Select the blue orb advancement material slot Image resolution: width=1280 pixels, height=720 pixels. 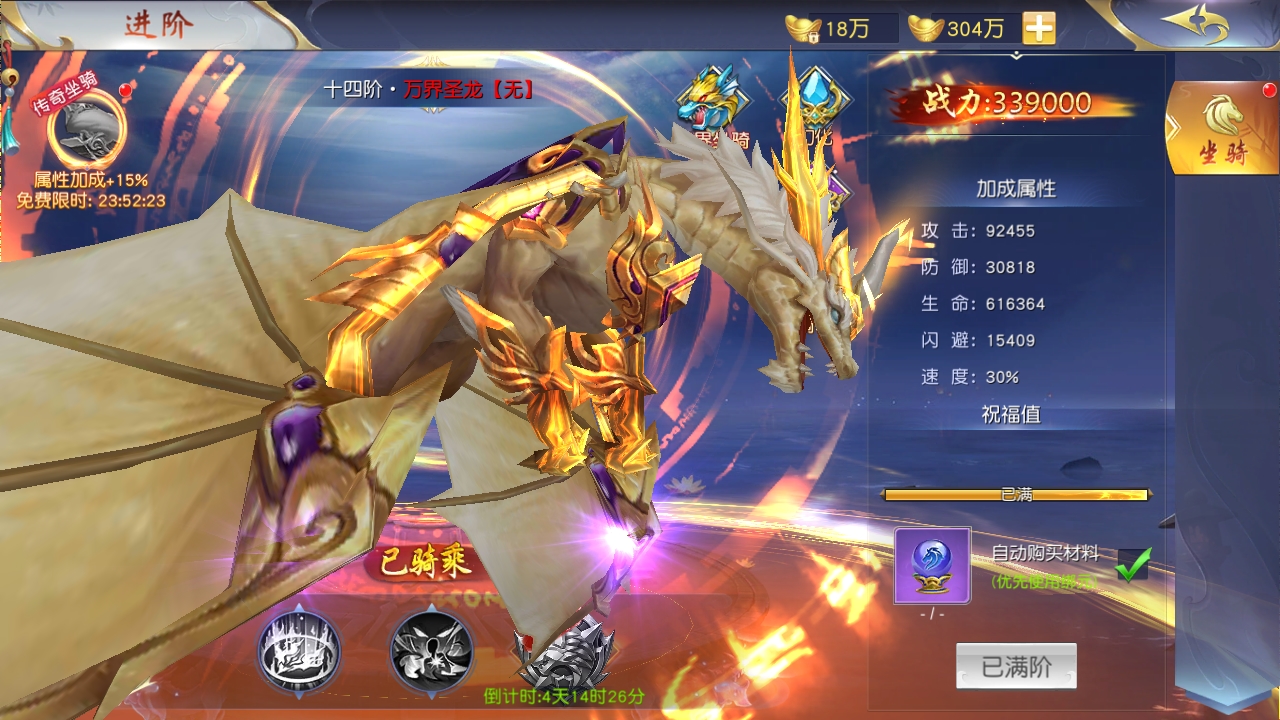[x=932, y=566]
